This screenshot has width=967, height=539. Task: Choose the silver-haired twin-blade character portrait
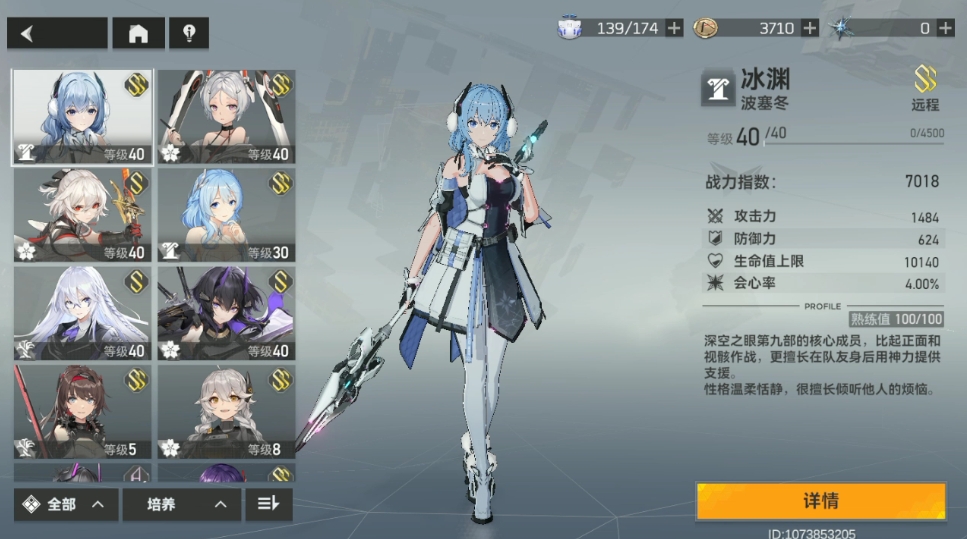(x=226, y=117)
